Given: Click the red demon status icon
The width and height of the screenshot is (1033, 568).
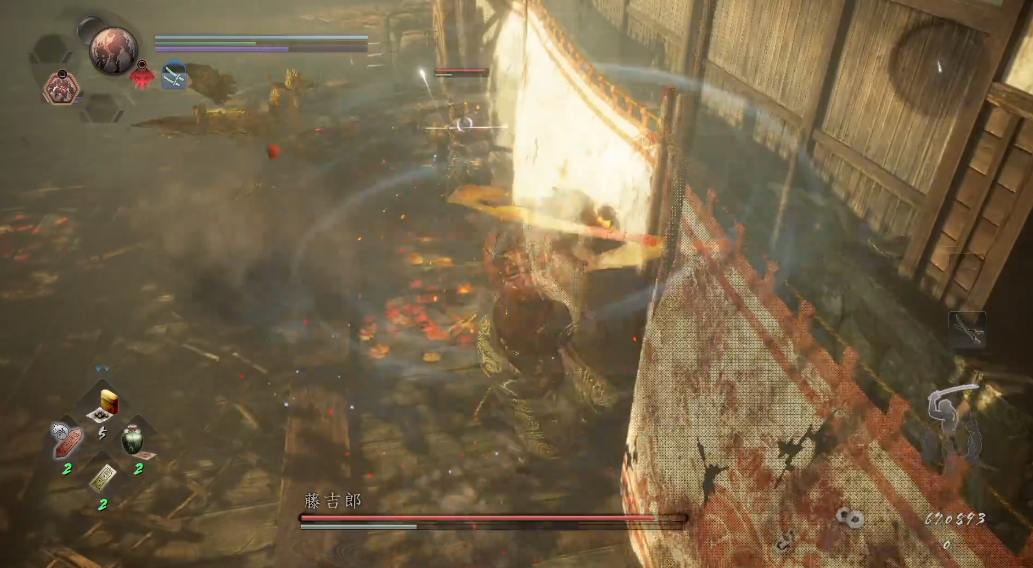Looking at the screenshot, I should point(143,76).
